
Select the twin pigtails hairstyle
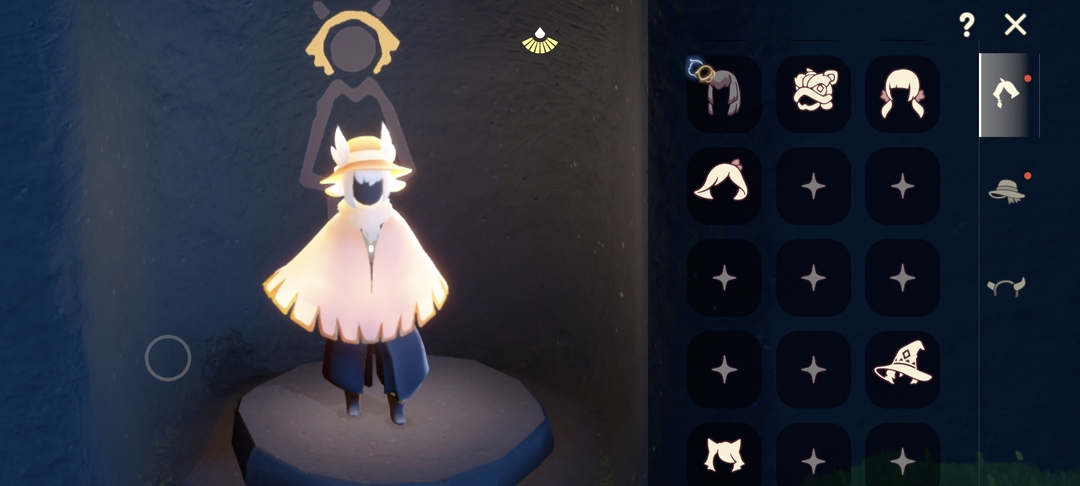click(902, 94)
